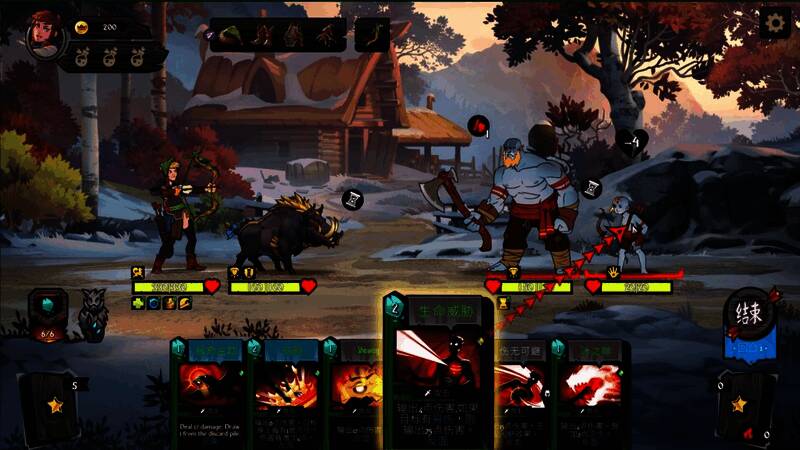Open the discard pile beside the end-turn button
This screenshot has width=800, height=450.
pos(740,405)
